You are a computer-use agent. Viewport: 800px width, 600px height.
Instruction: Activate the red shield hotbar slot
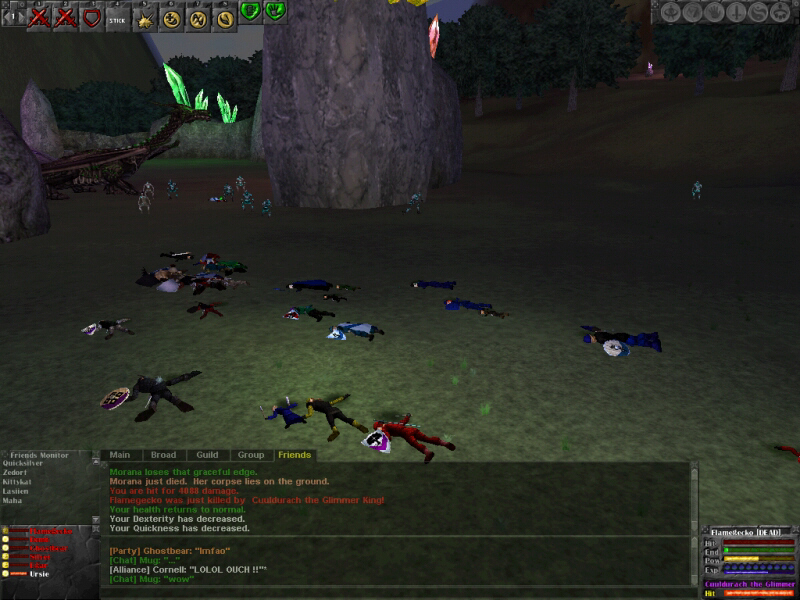pyautogui.click(x=91, y=18)
